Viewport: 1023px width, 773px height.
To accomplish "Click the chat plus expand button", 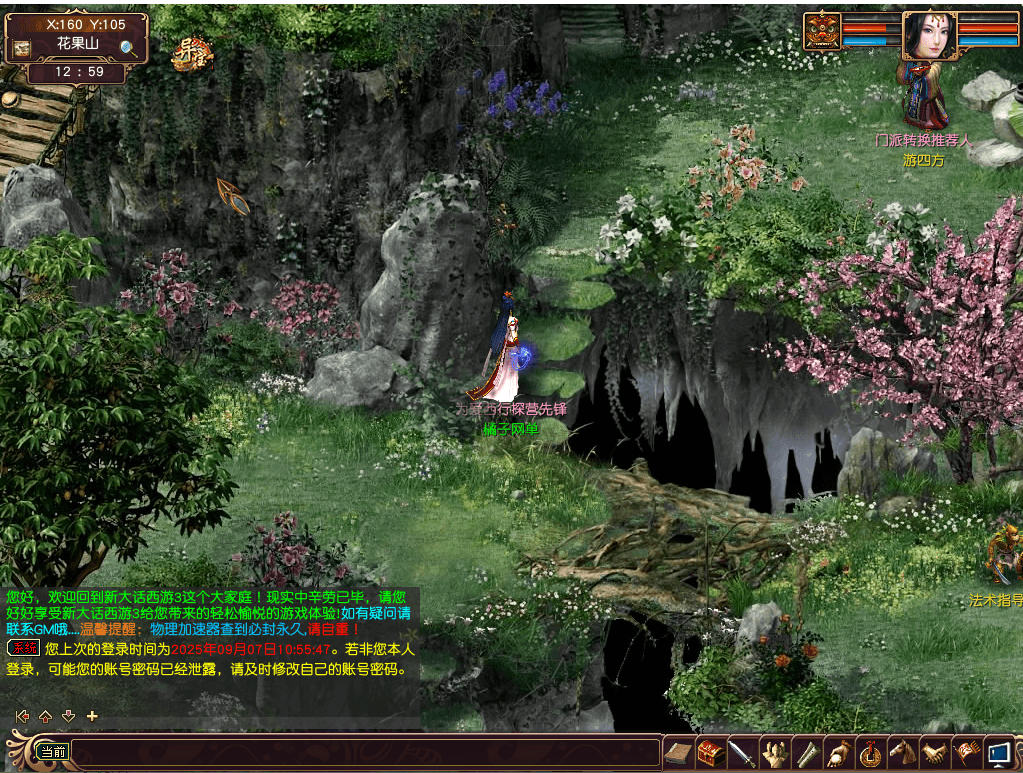I will pos(92,716).
